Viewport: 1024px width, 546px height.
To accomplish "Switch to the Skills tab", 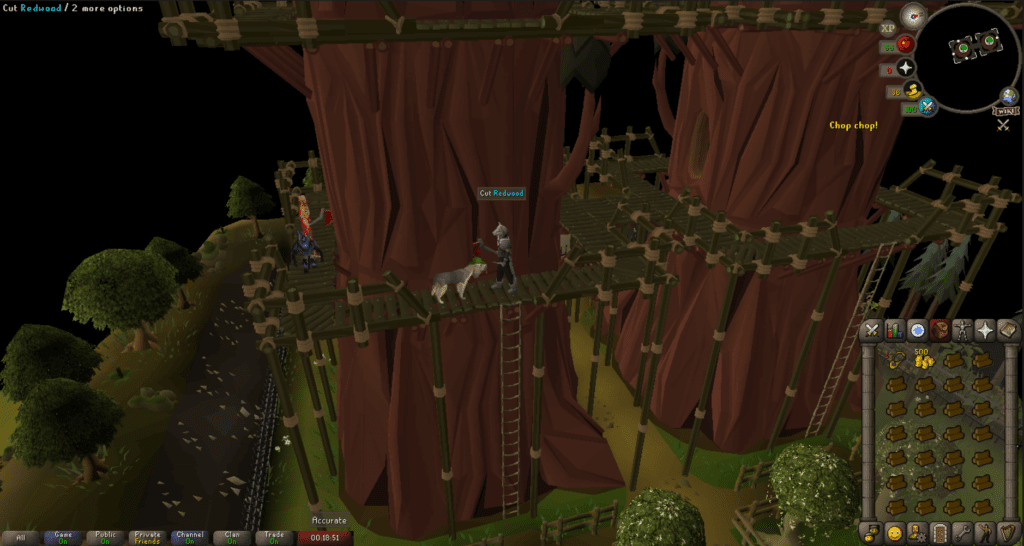I will [x=895, y=330].
